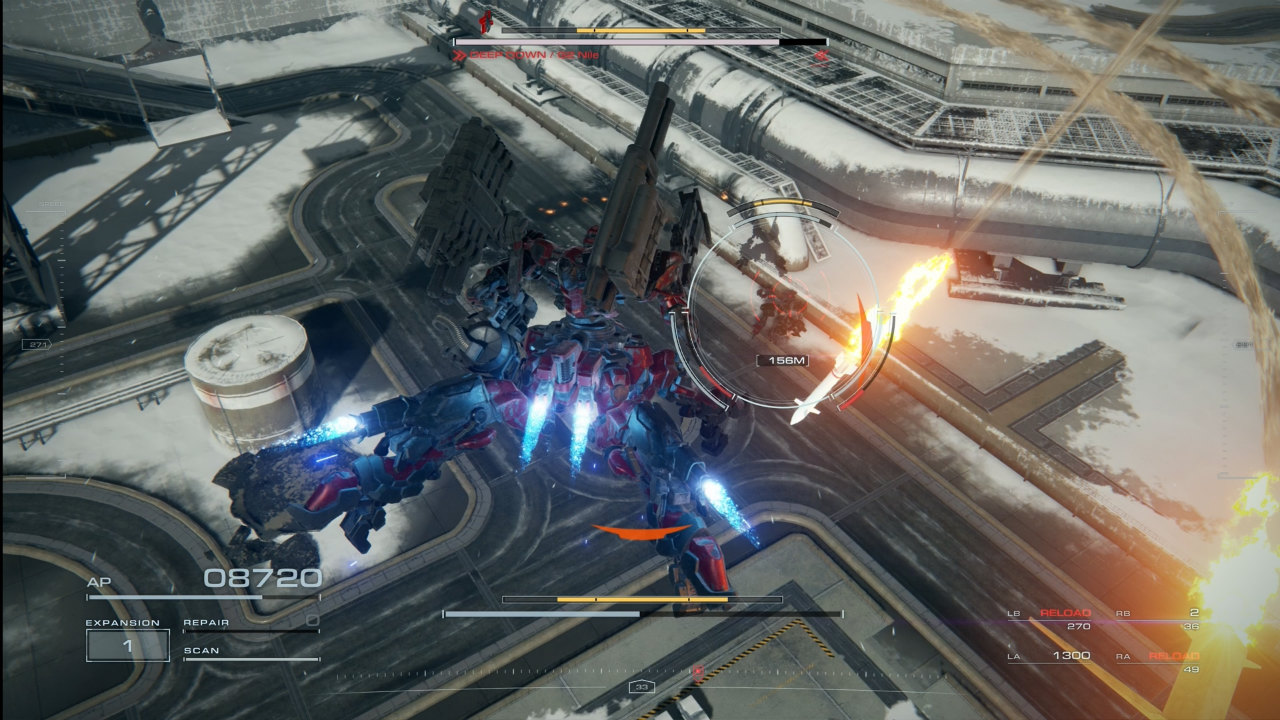The height and width of the screenshot is (720, 1280).
Task: Click the compass heading marker
Action: click(x=640, y=687)
